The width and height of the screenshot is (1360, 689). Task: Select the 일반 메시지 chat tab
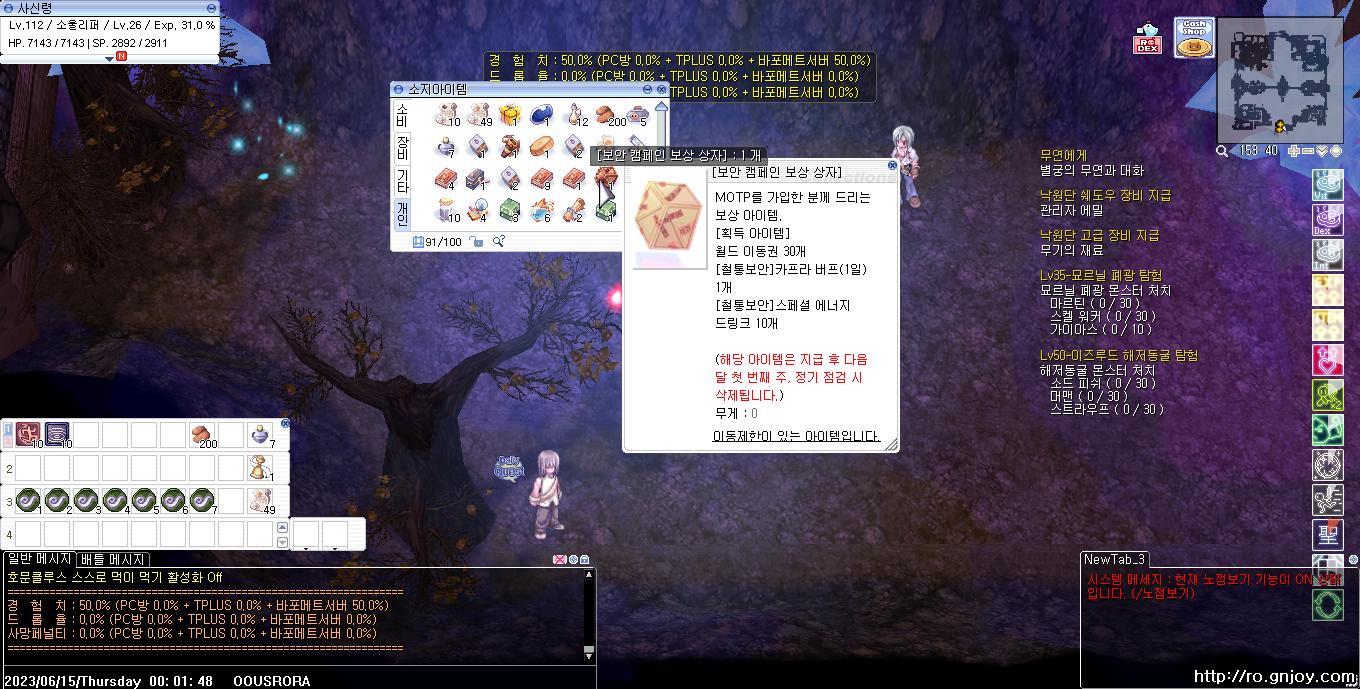39,559
